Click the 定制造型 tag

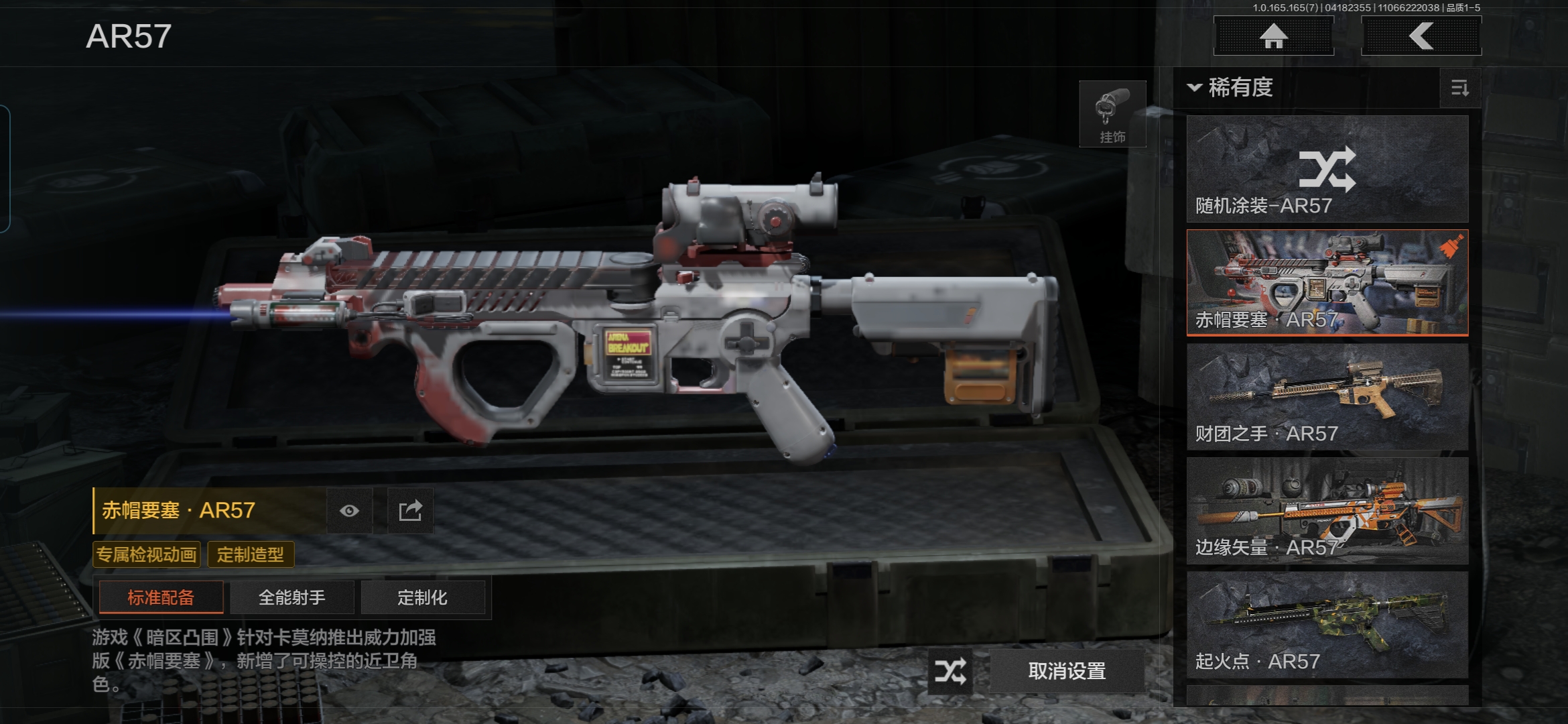click(250, 554)
